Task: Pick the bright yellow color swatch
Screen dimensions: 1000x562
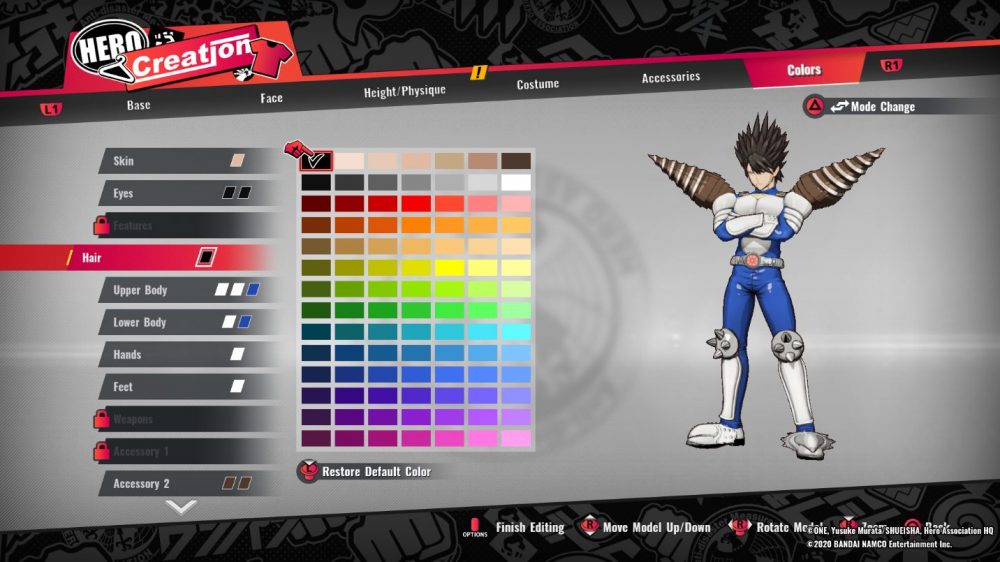Action: tap(449, 268)
